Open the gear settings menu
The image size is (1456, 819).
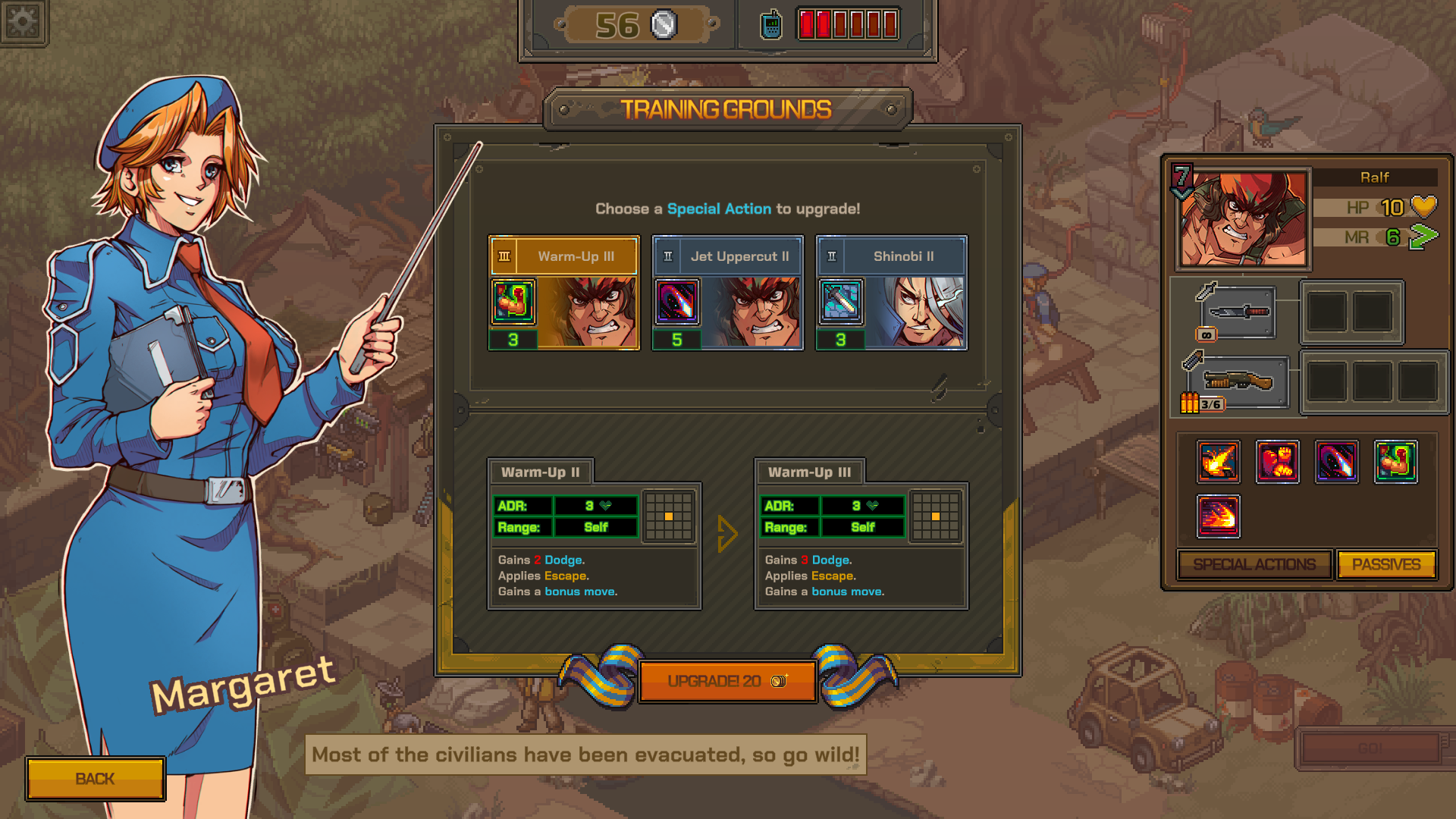click(23, 21)
